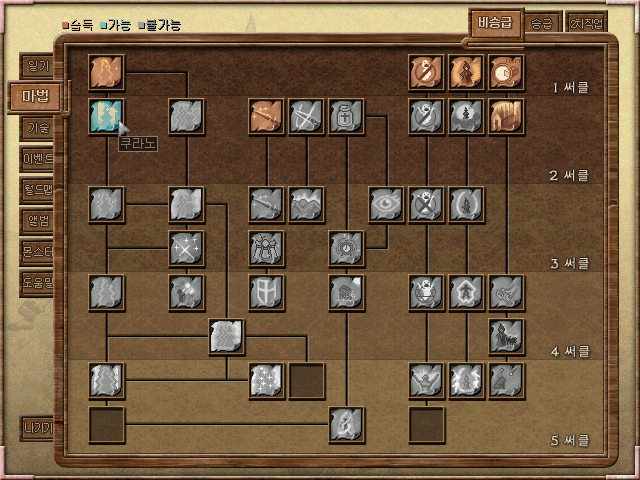Viewport: 640px width, 480px height.
Task: Choose the orange crossed-wands spell icon
Action: coord(267,117)
